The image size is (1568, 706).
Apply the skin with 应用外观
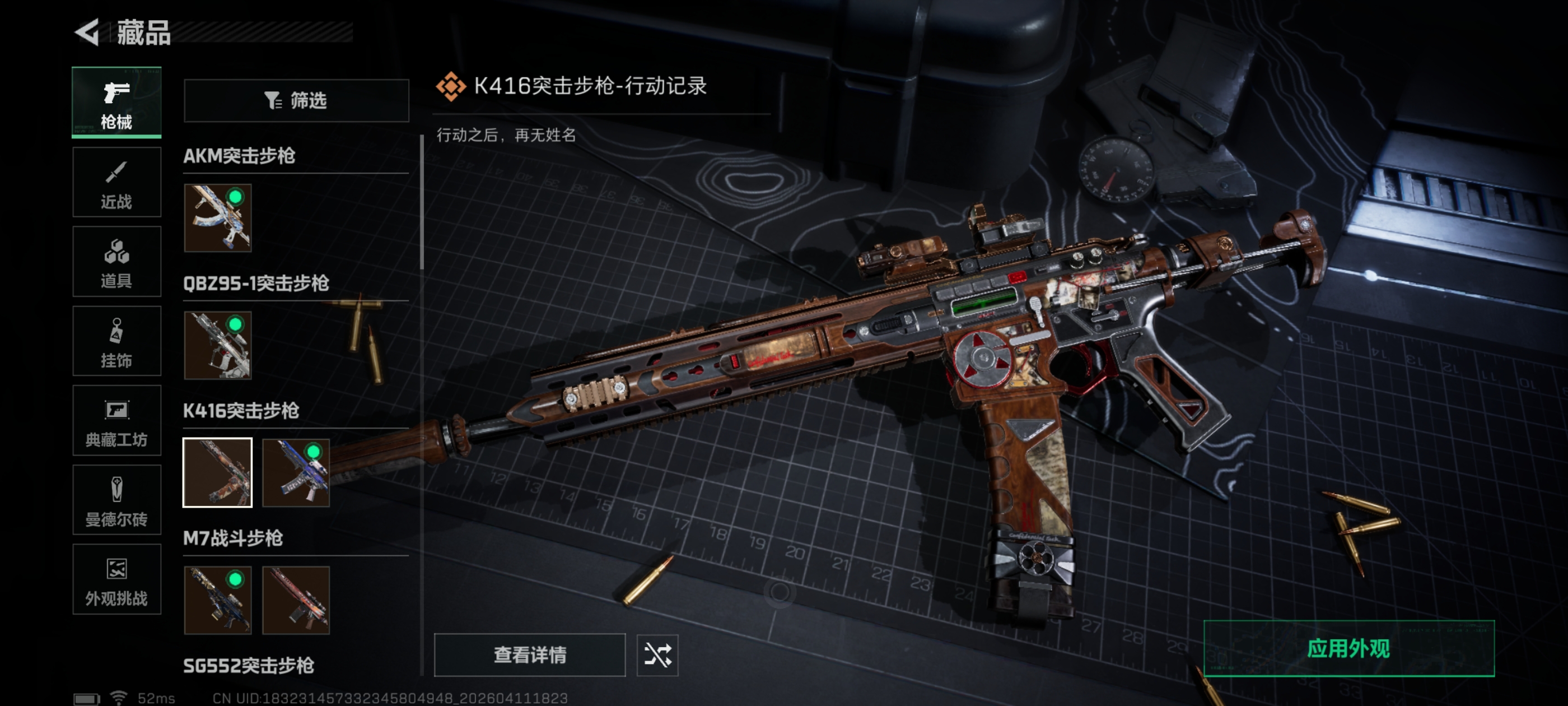point(1348,649)
